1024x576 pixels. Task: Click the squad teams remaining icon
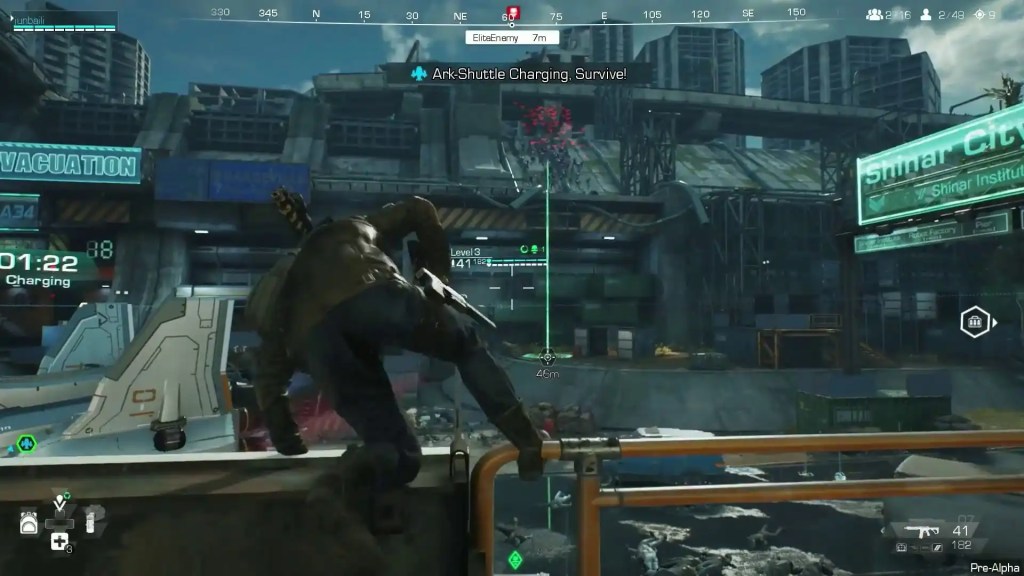click(x=875, y=15)
